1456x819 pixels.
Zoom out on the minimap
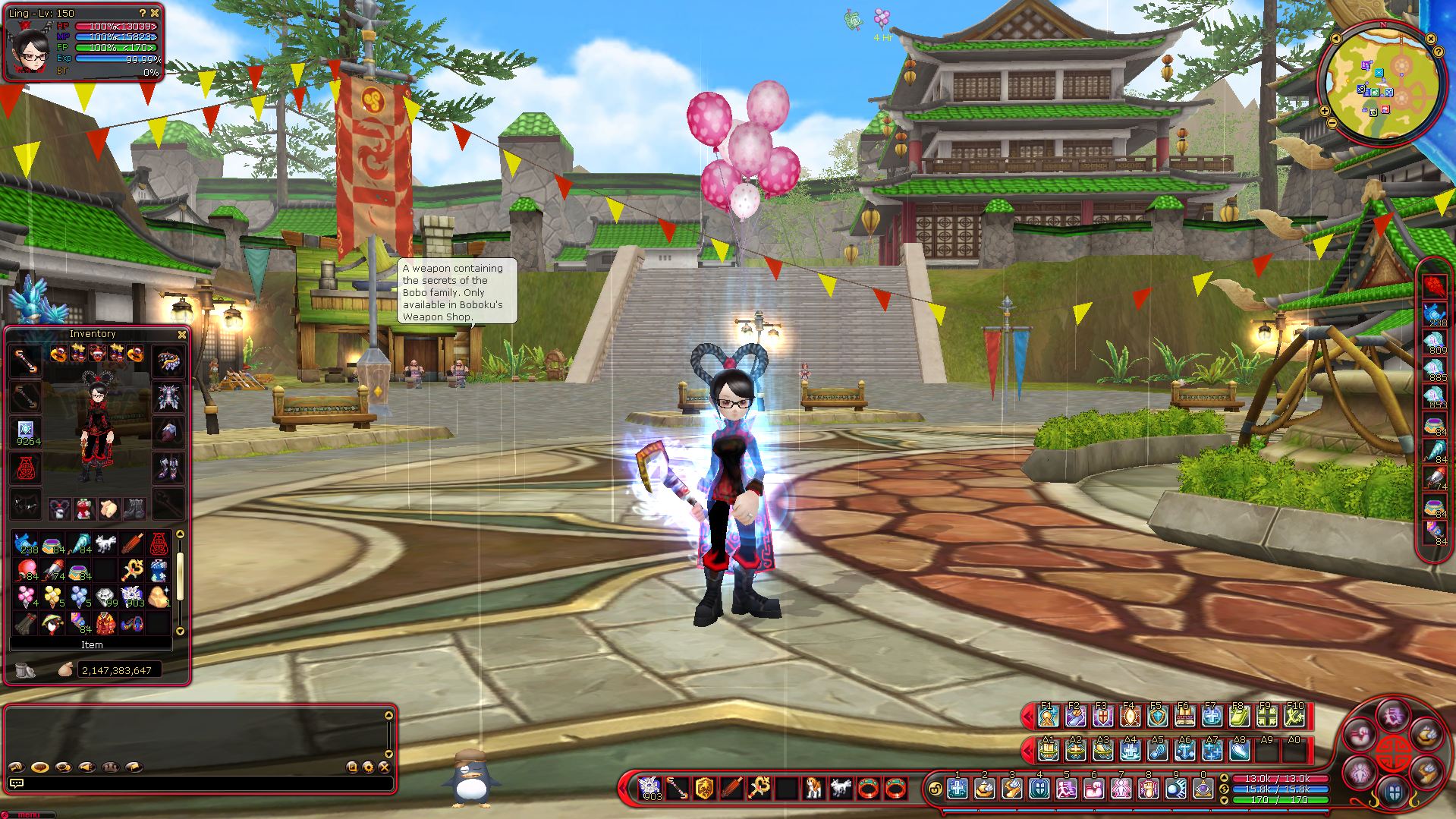click(x=1332, y=123)
